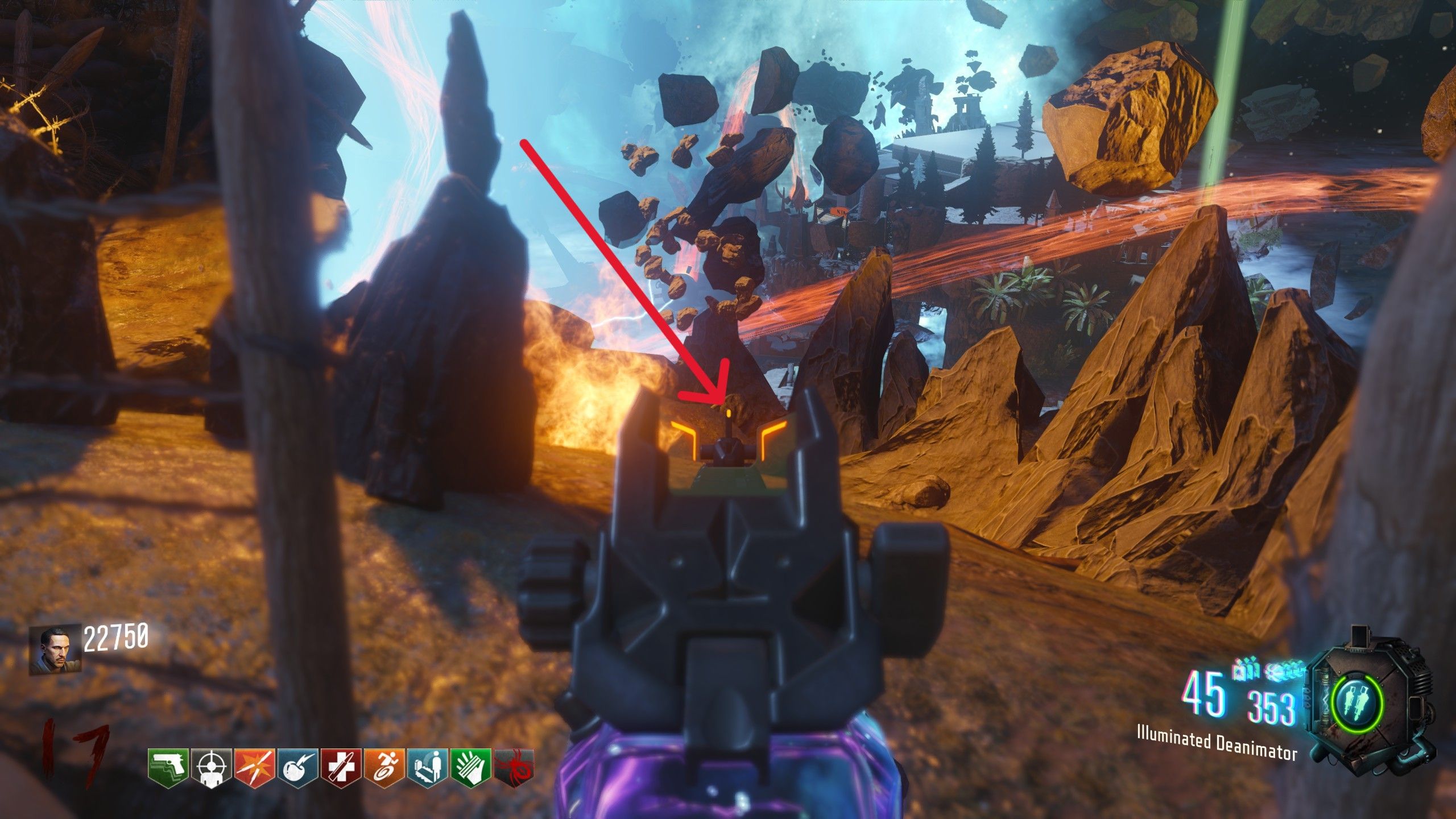Choose the Electric Cherry perk icon
1456x819 pixels.
click(x=298, y=768)
